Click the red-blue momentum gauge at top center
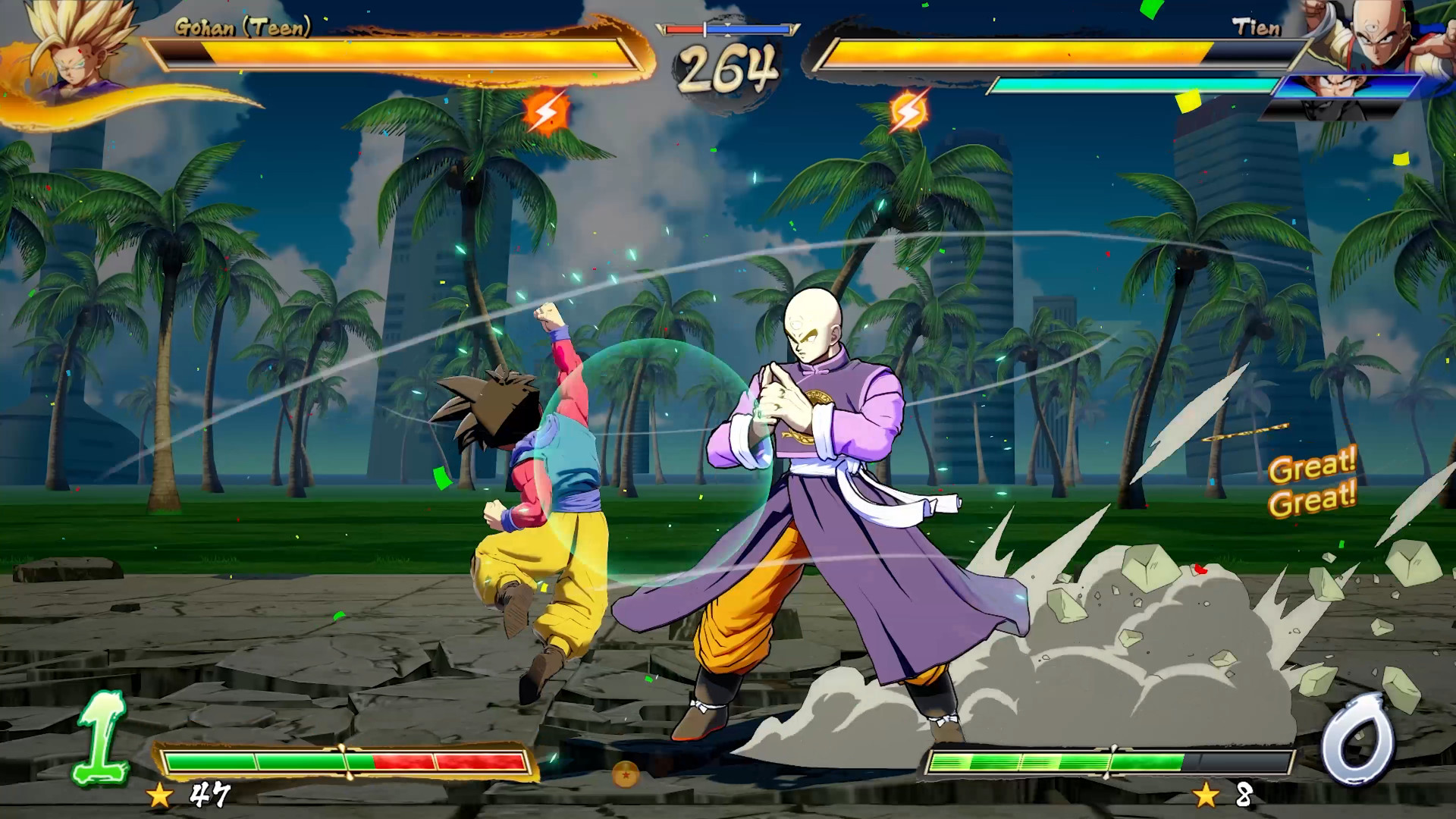 click(x=727, y=27)
